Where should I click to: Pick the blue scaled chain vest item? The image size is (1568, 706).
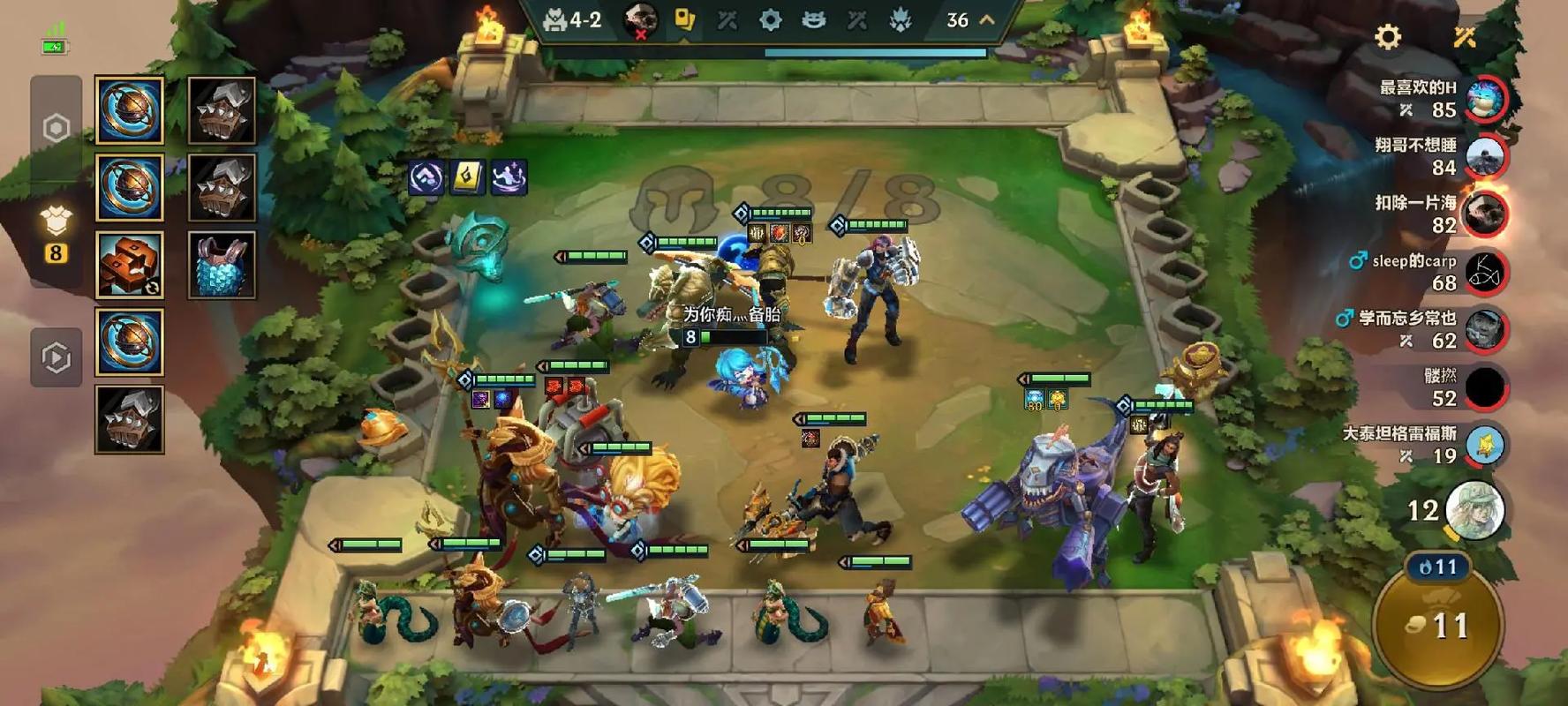click(222, 265)
